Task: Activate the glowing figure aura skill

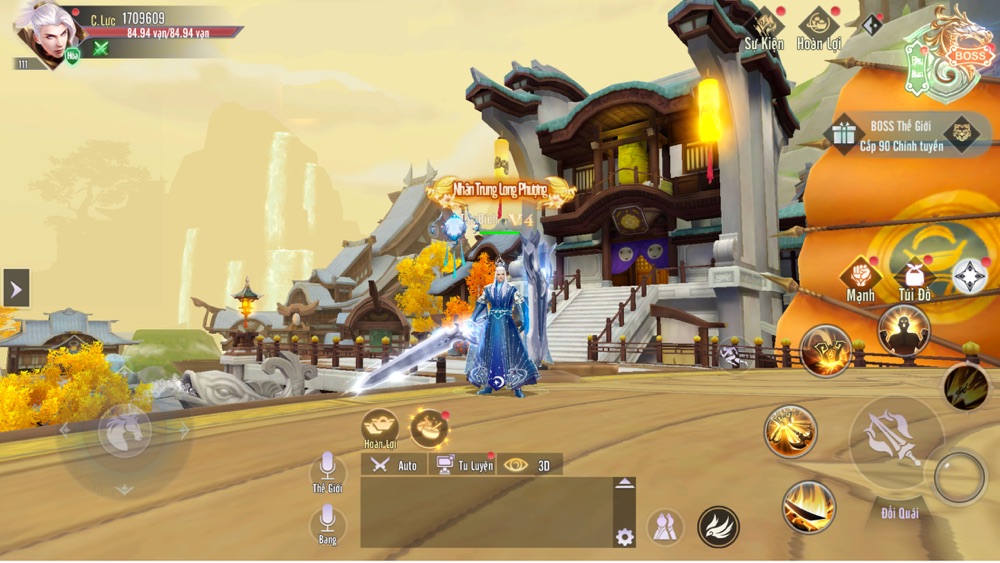Action: coord(903,329)
